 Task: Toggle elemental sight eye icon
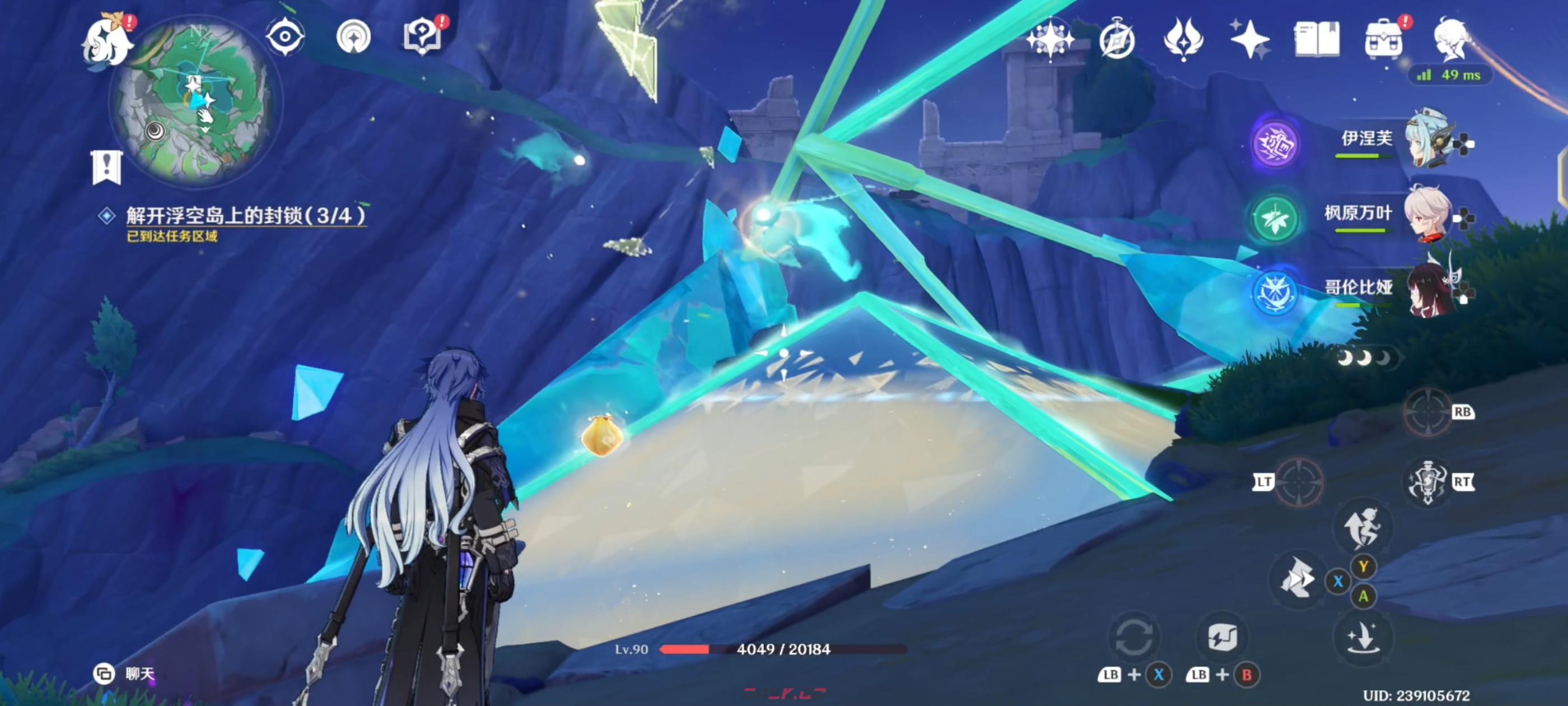click(x=285, y=36)
